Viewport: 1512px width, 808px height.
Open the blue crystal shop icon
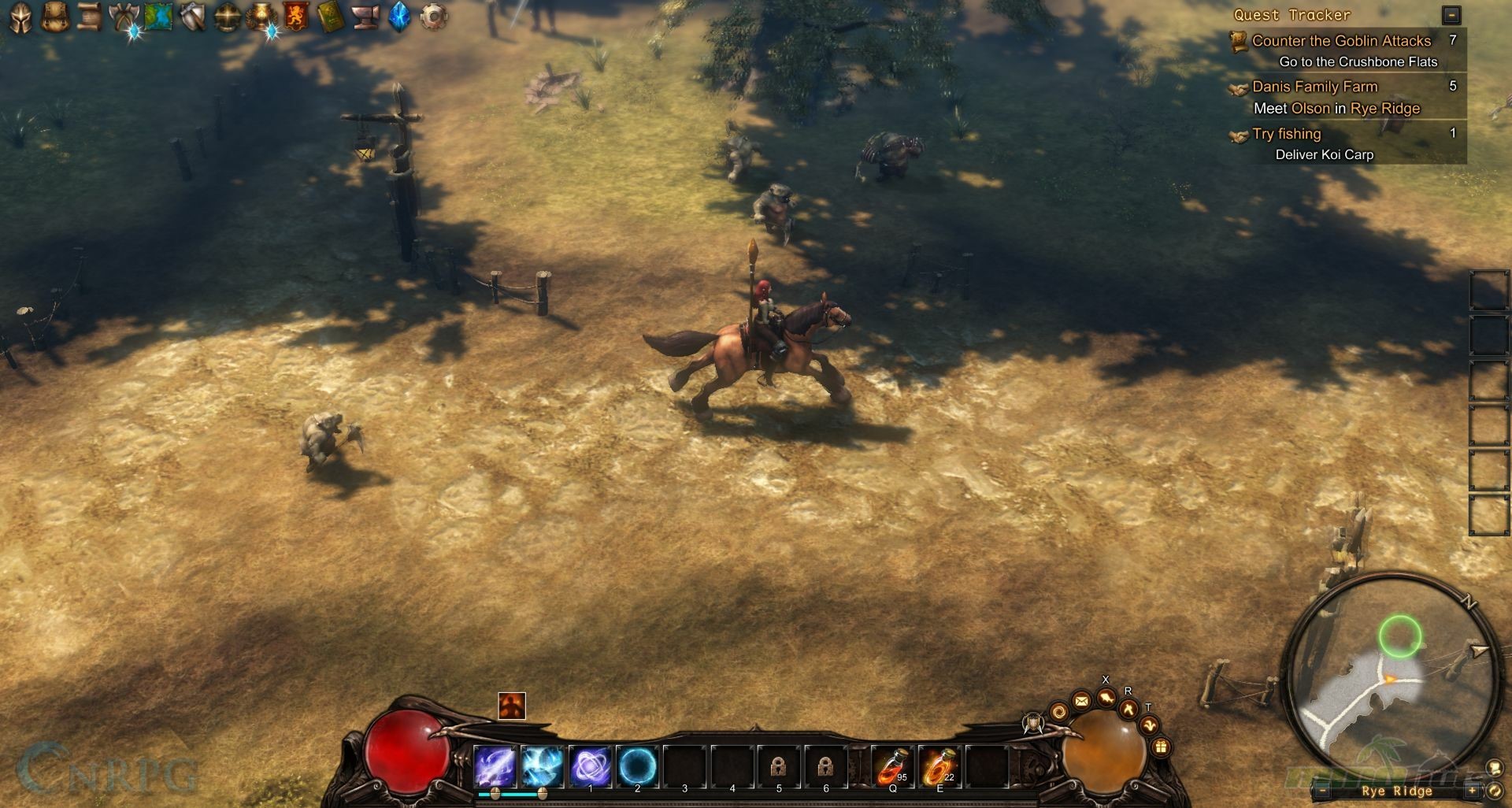tap(399, 17)
